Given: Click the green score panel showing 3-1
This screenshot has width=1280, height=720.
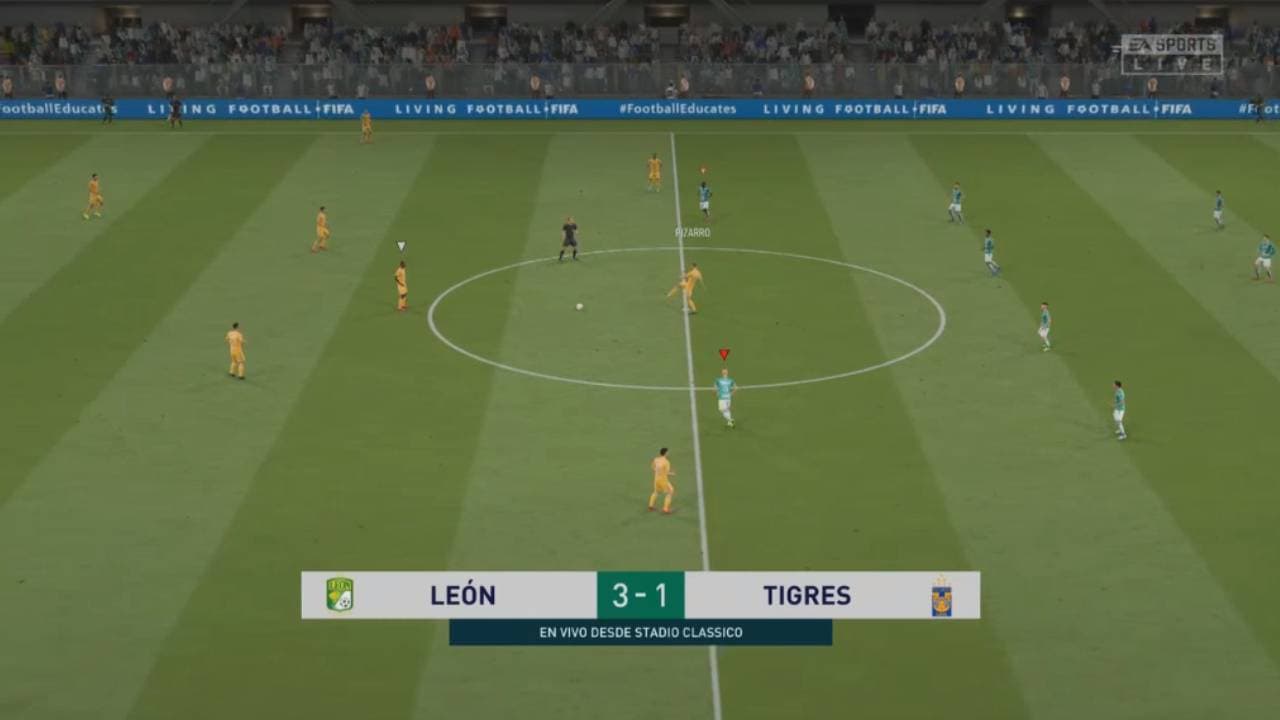Looking at the screenshot, I should [642, 594].
